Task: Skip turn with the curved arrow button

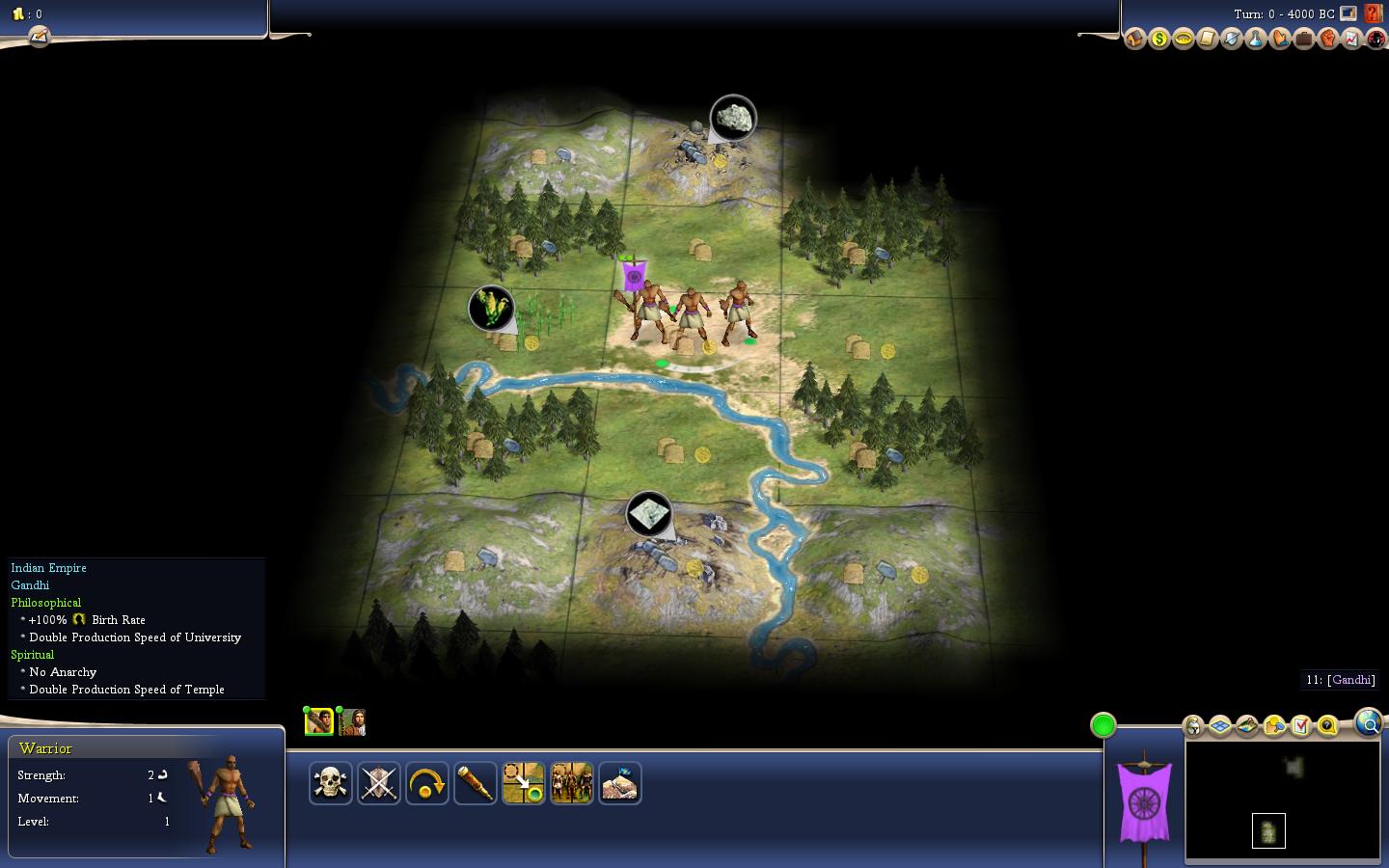Action: [427, 783]
